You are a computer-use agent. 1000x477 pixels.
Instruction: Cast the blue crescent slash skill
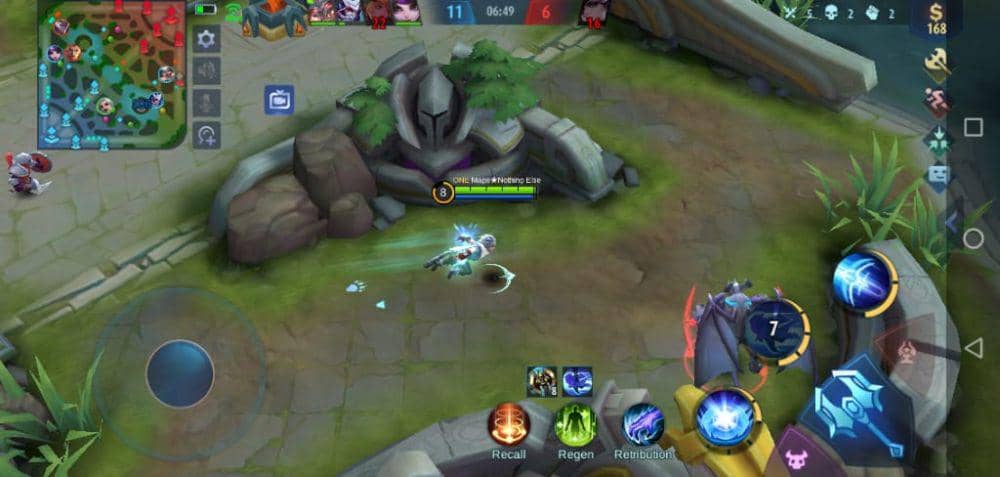pos(862,282)
